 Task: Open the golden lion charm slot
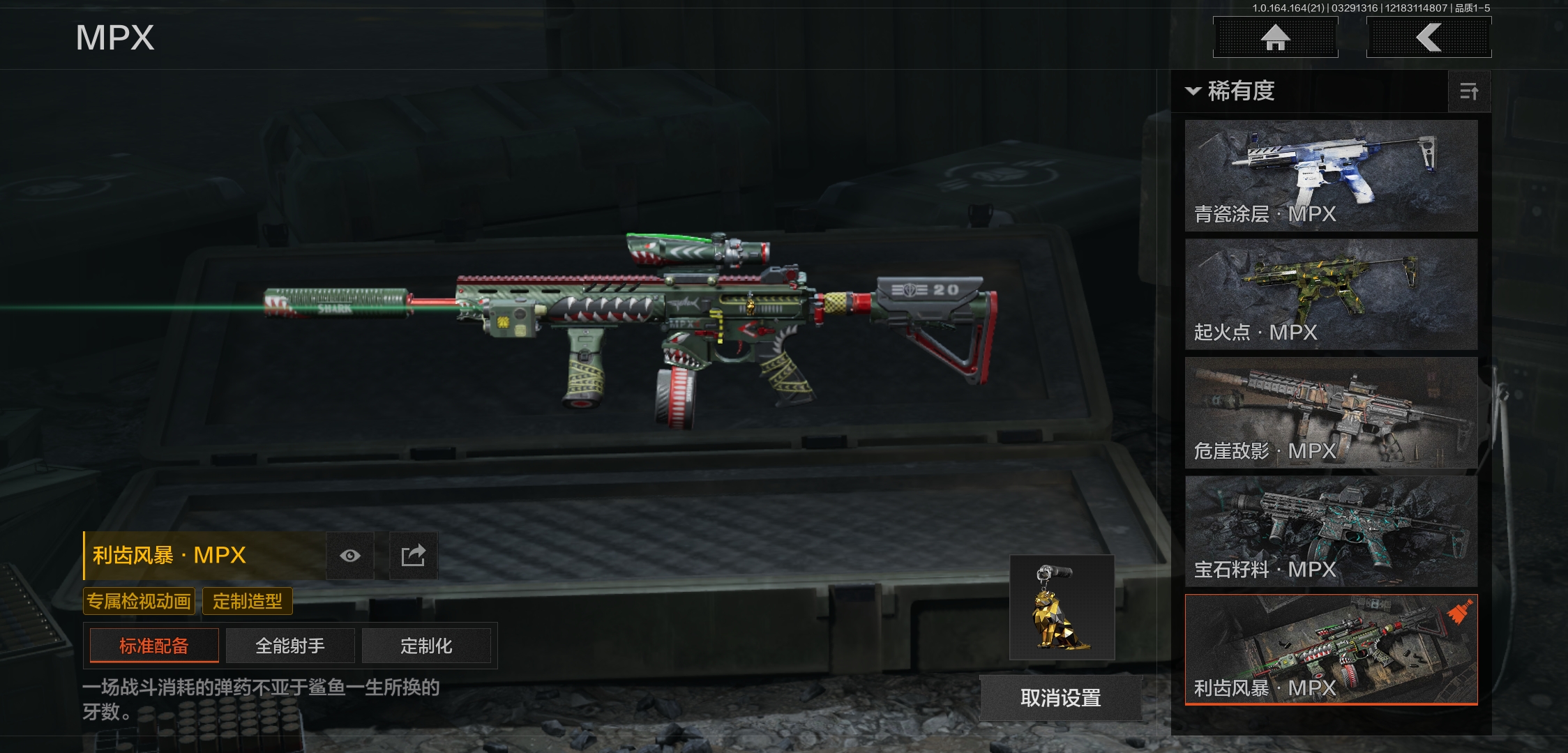point(1062,608)
